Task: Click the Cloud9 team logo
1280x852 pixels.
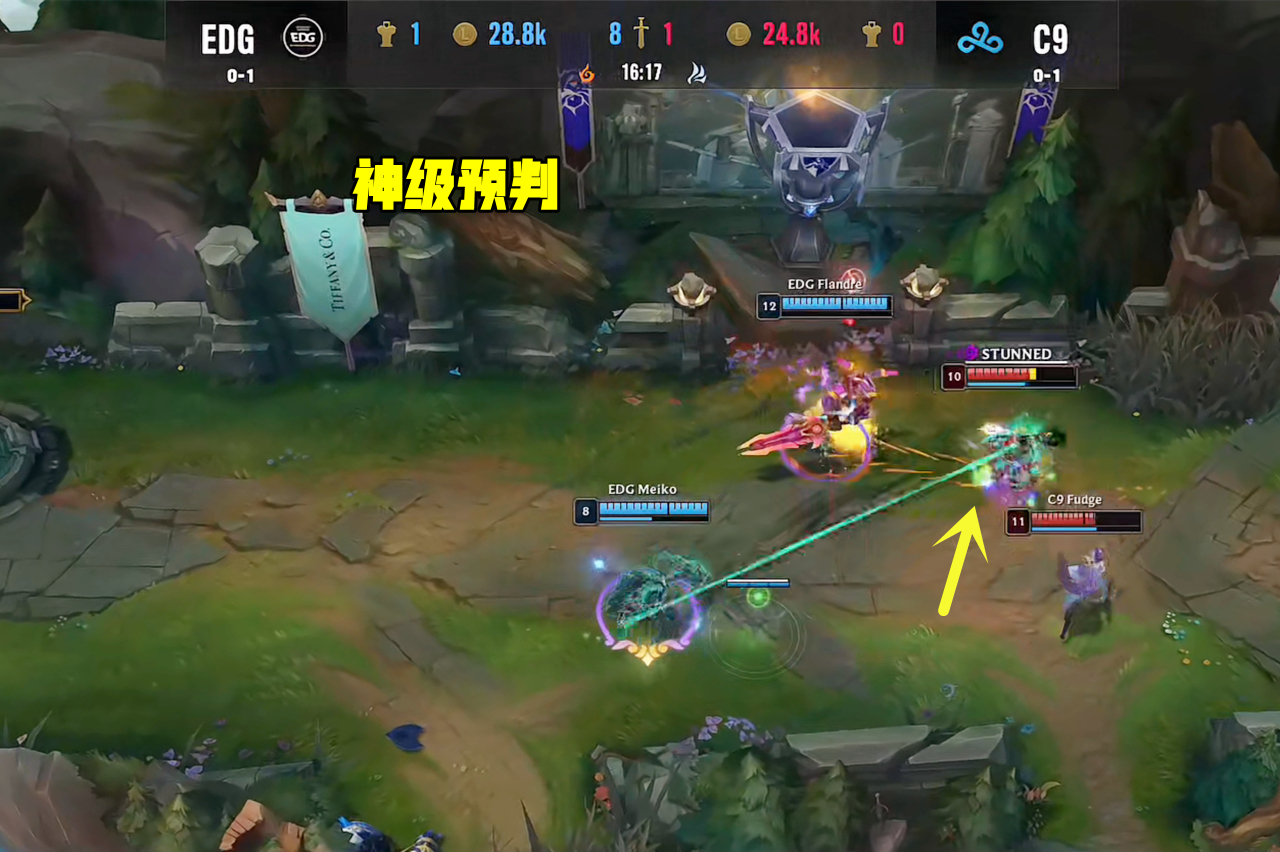Action: (x=978, y=39)
